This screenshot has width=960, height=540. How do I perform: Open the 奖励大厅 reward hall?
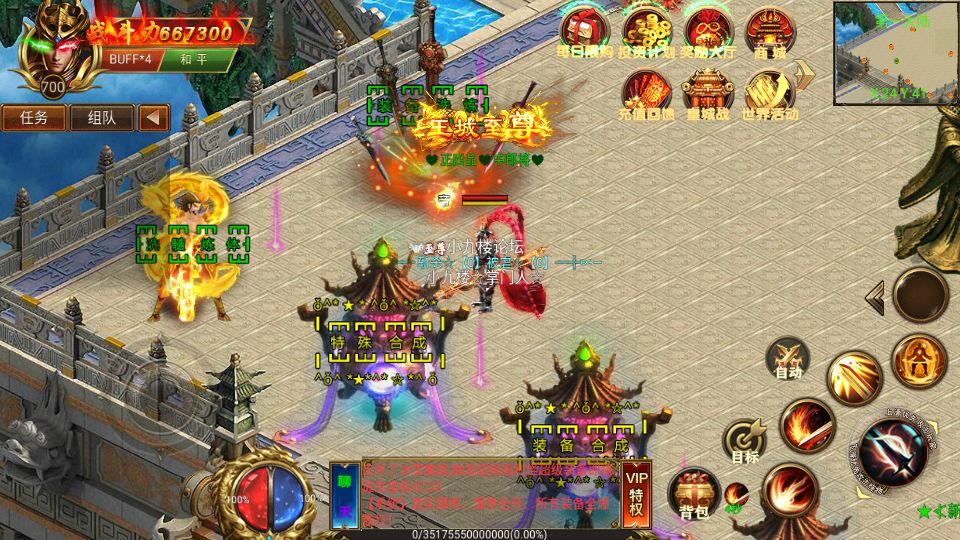pos(709,33)
